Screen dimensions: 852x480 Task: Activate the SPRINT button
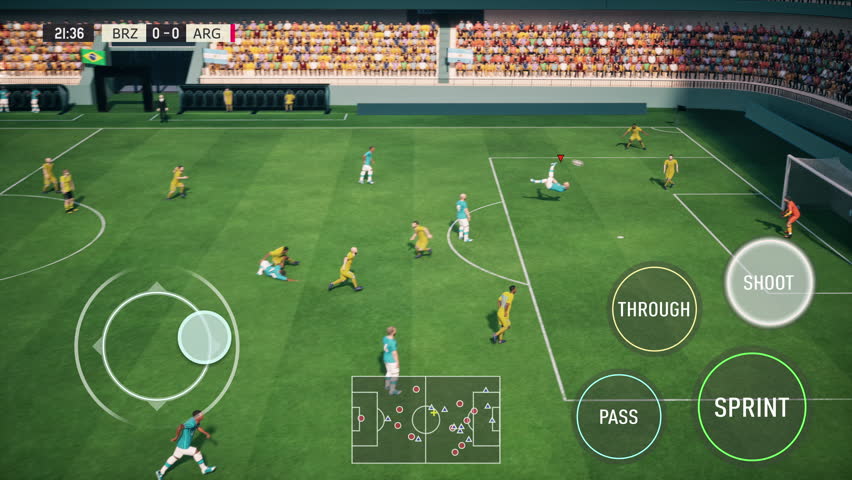(751, 407)
